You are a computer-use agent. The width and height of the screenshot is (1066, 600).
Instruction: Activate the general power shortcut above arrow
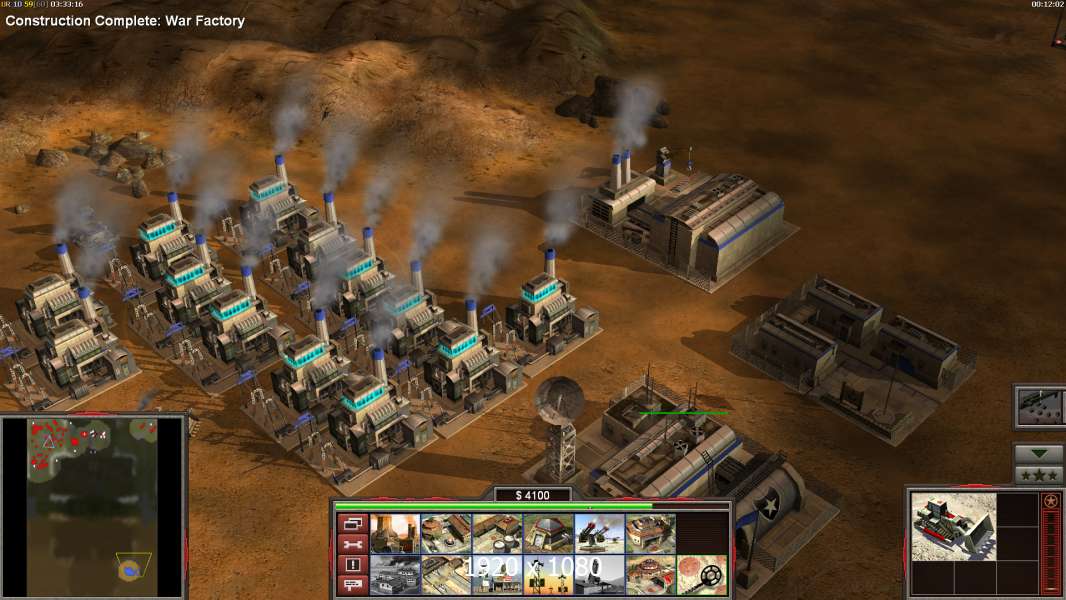coord(1039,405)
